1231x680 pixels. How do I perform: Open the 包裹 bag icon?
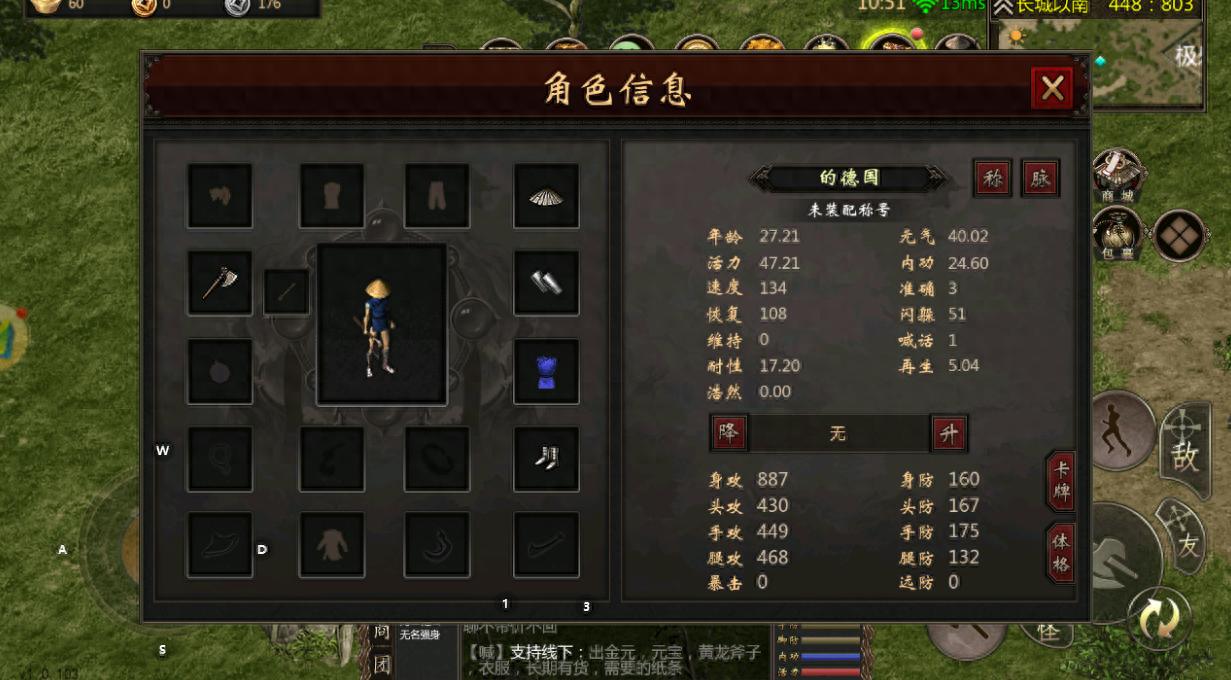[1117, 234]
